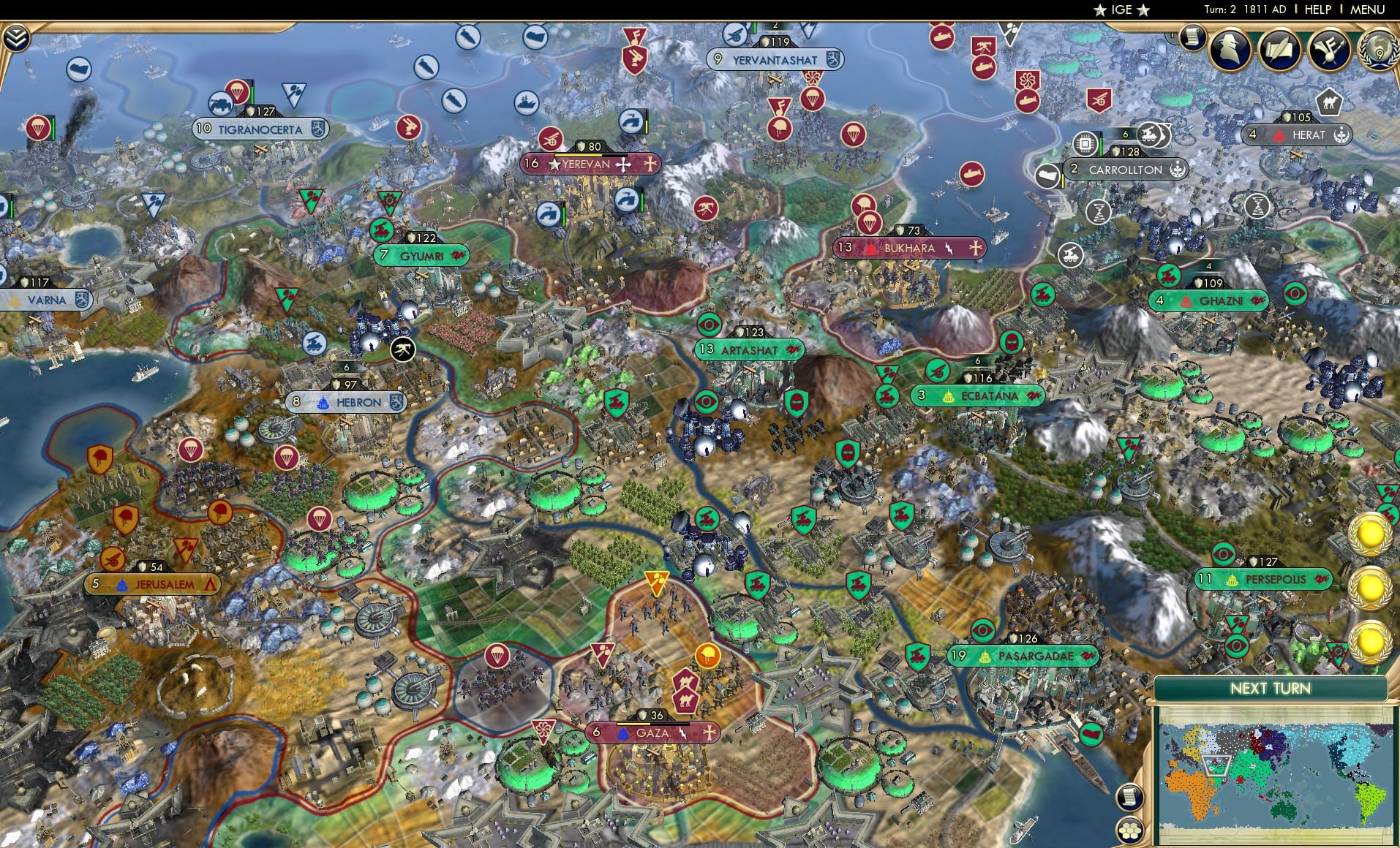Open the MENU item in top bar
The image size is (1400, 848).
point(1369,10)
